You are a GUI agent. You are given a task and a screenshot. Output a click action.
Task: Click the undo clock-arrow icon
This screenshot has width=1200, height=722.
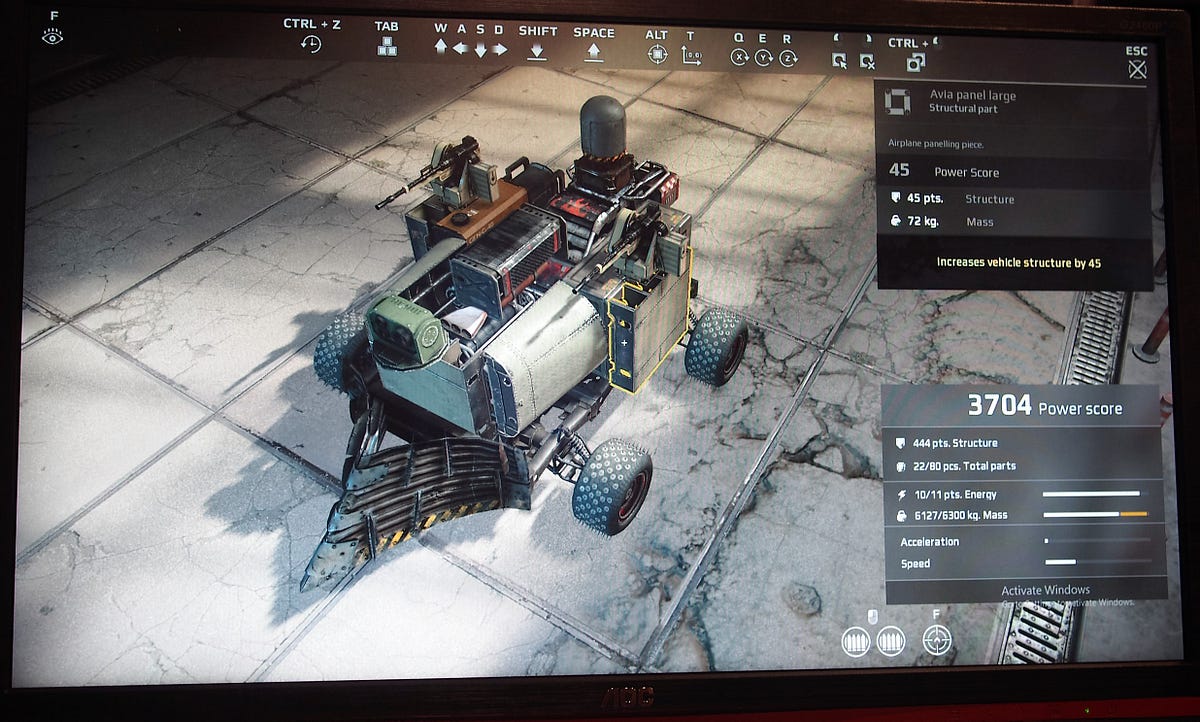click(311, 45)
